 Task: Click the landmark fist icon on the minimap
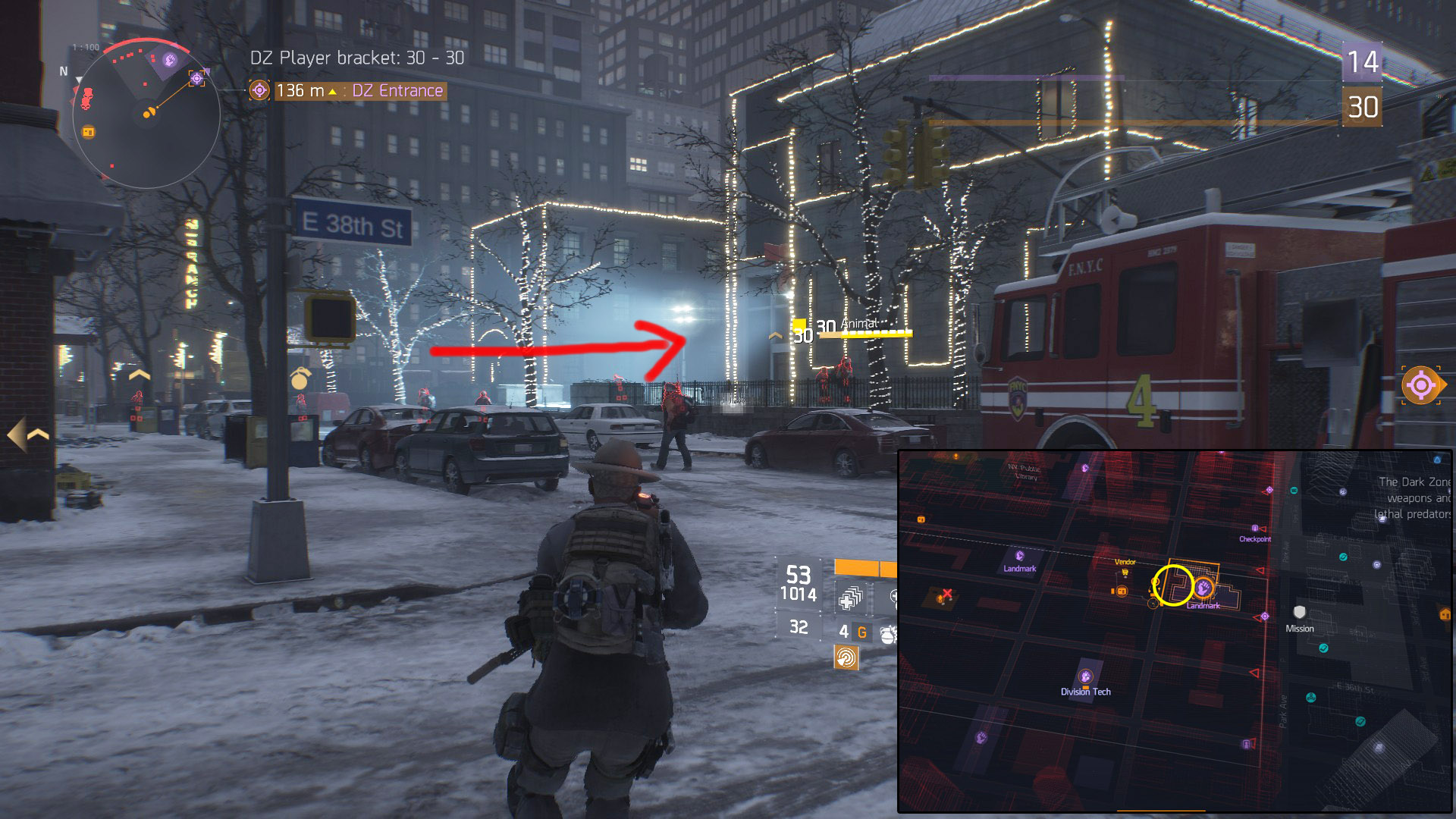[x=171, y=59]
